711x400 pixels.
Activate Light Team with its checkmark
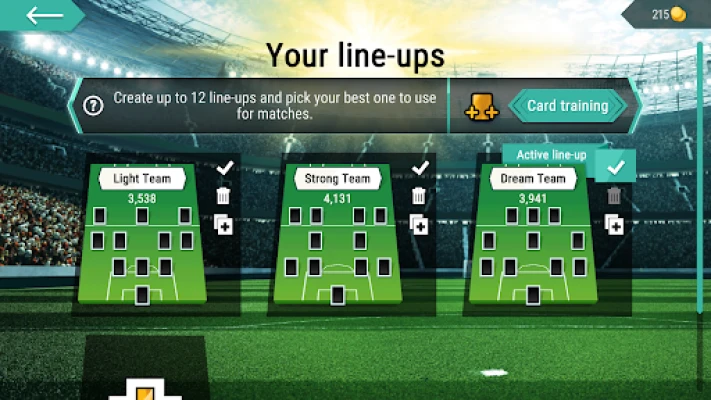coord(224,168)
